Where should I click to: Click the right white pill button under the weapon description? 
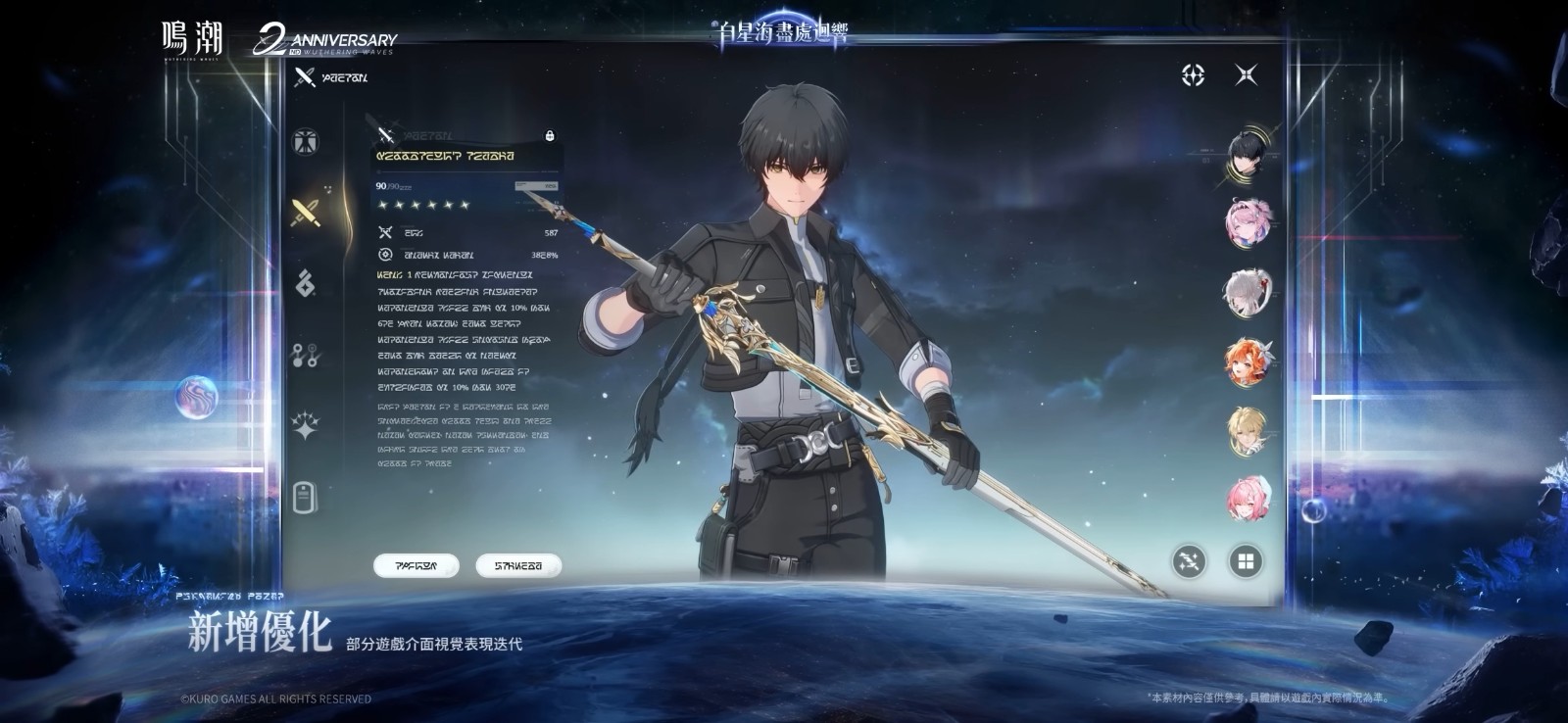click(518, 565)
